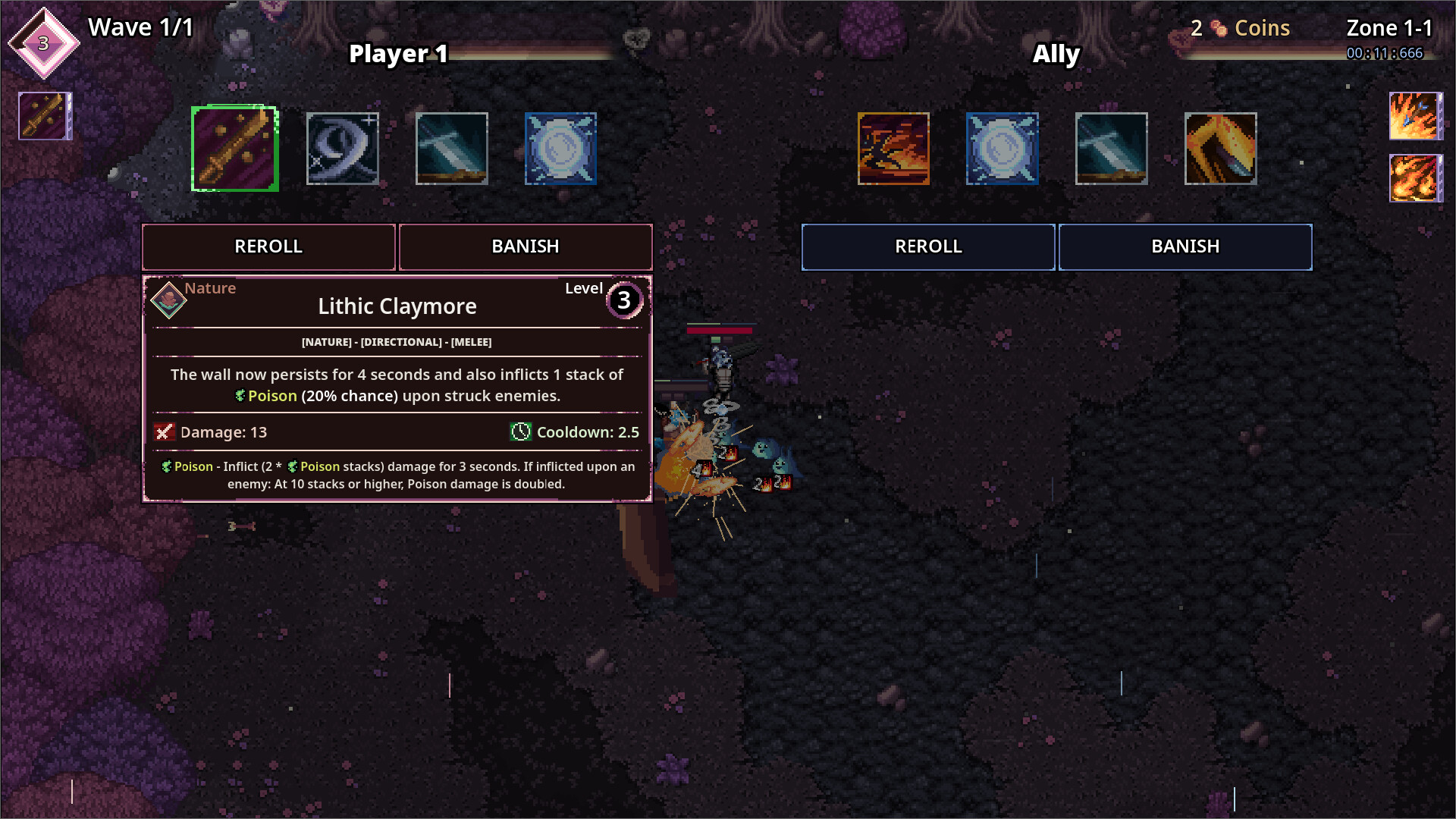
Task: Banish an upgrade for Player 1
Action: [x=526, y=246]
